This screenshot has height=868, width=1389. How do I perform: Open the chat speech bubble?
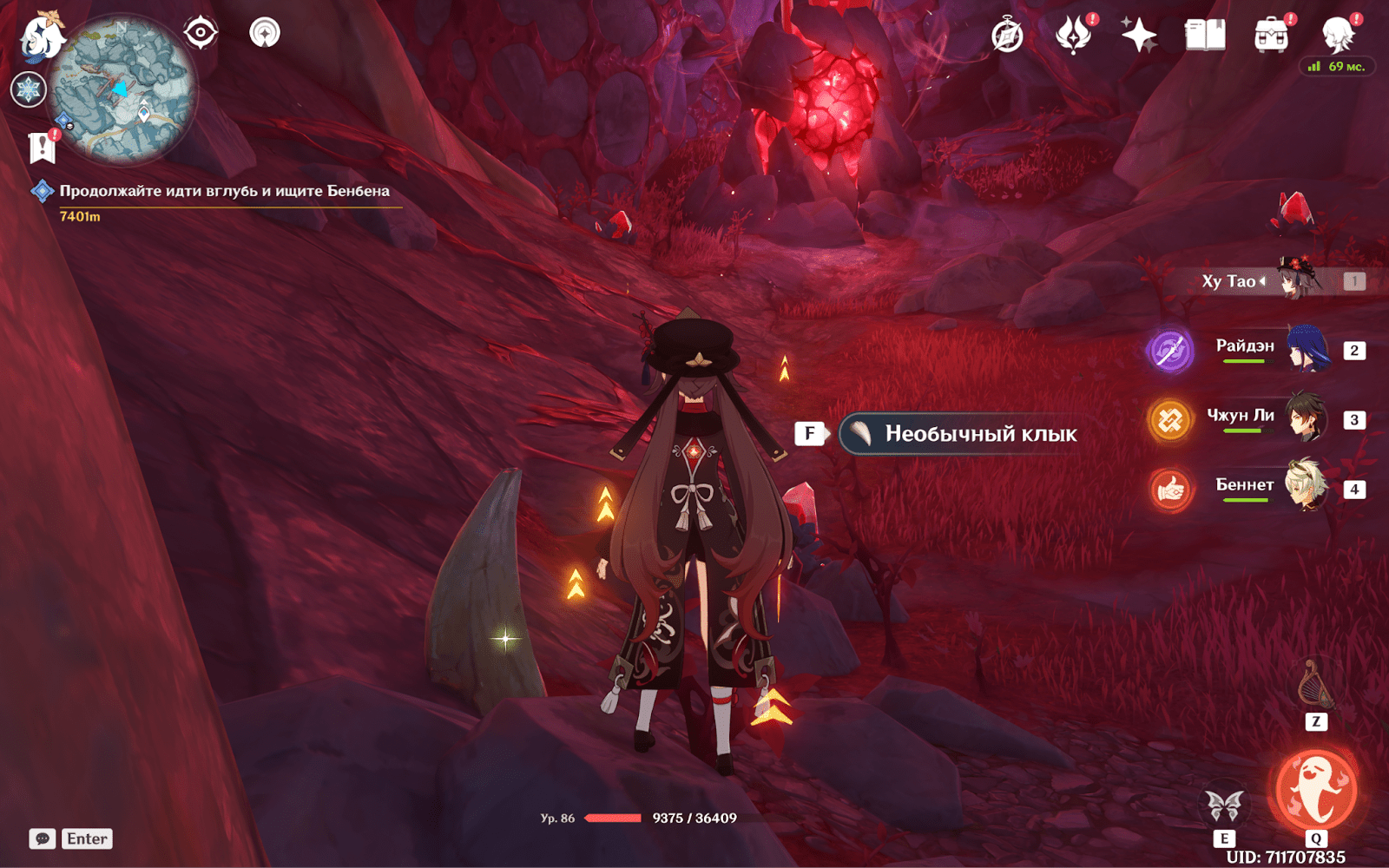click(x=43, y=838)
